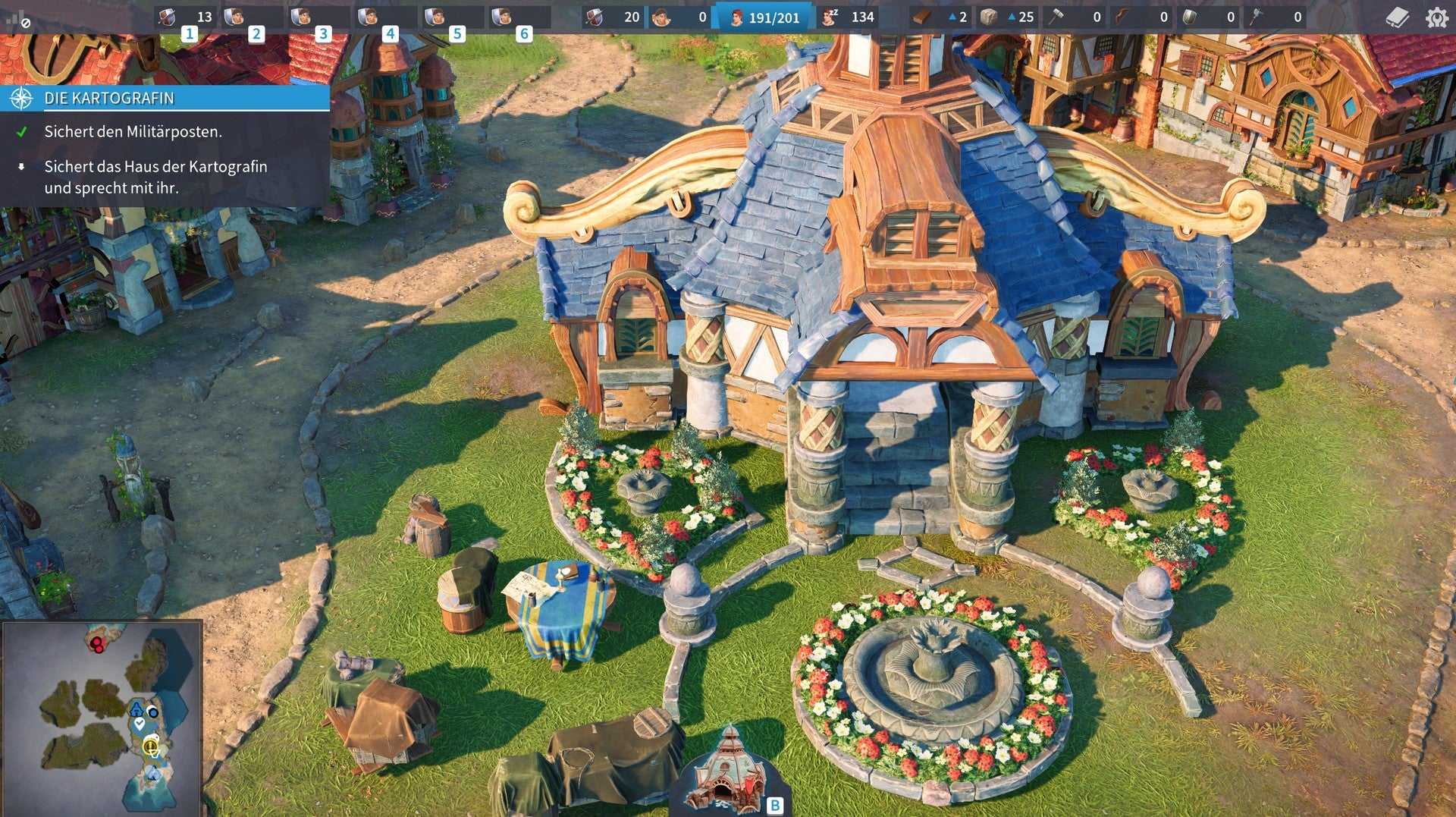This screenshot has height=817, width=1456.
Task: Click the wood plank resource icon
Action: [x=923, y=17]
